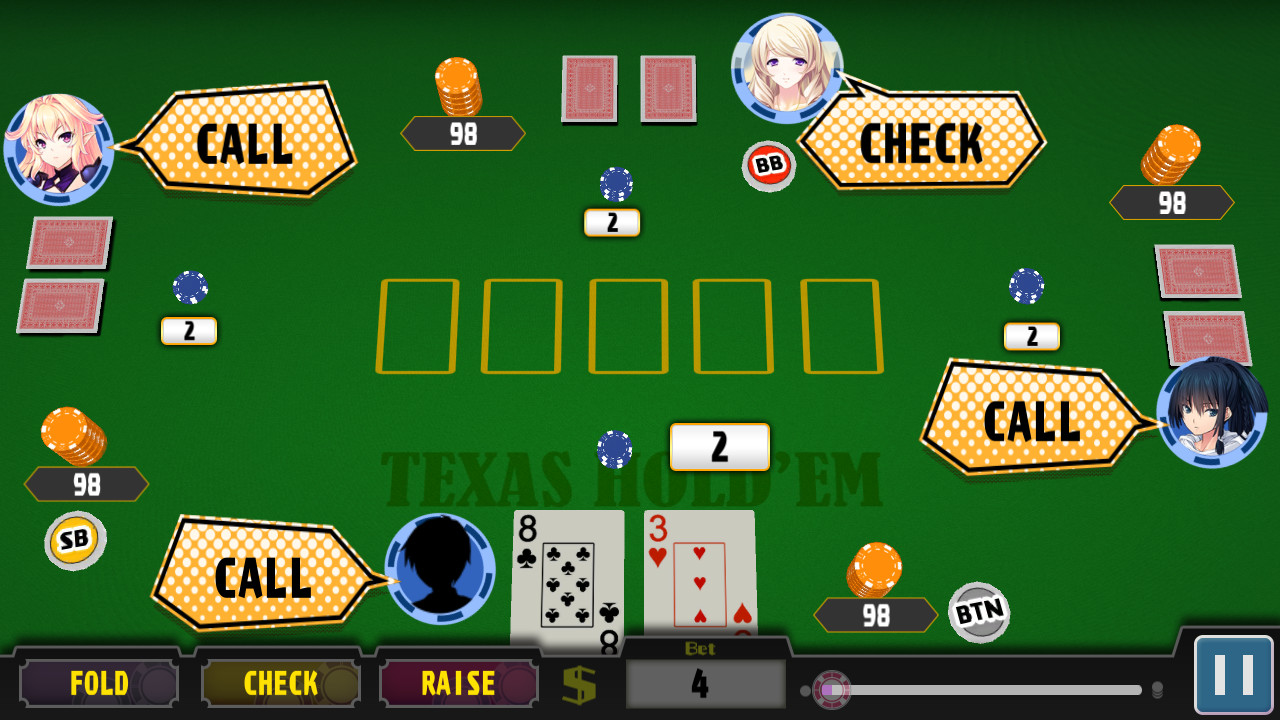Click the SB small blind marker

(76, 540)
